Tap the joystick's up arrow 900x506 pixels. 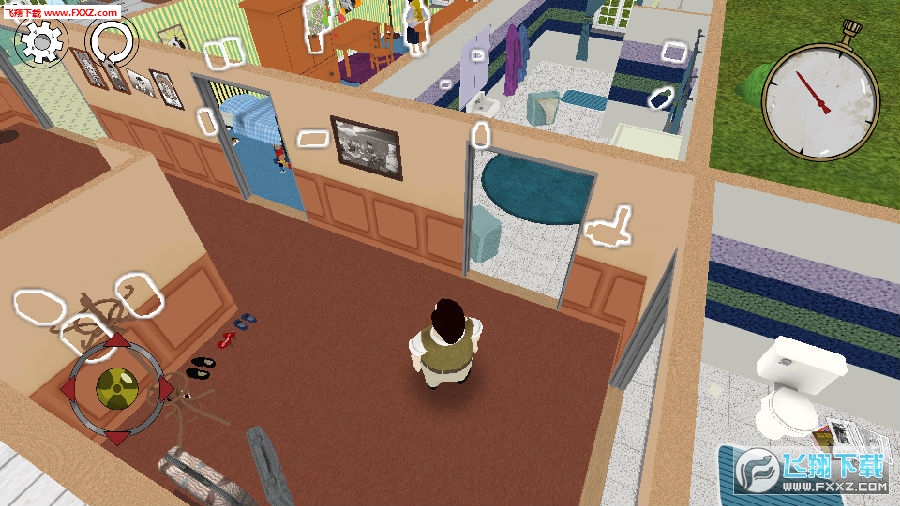pos(117,341)
